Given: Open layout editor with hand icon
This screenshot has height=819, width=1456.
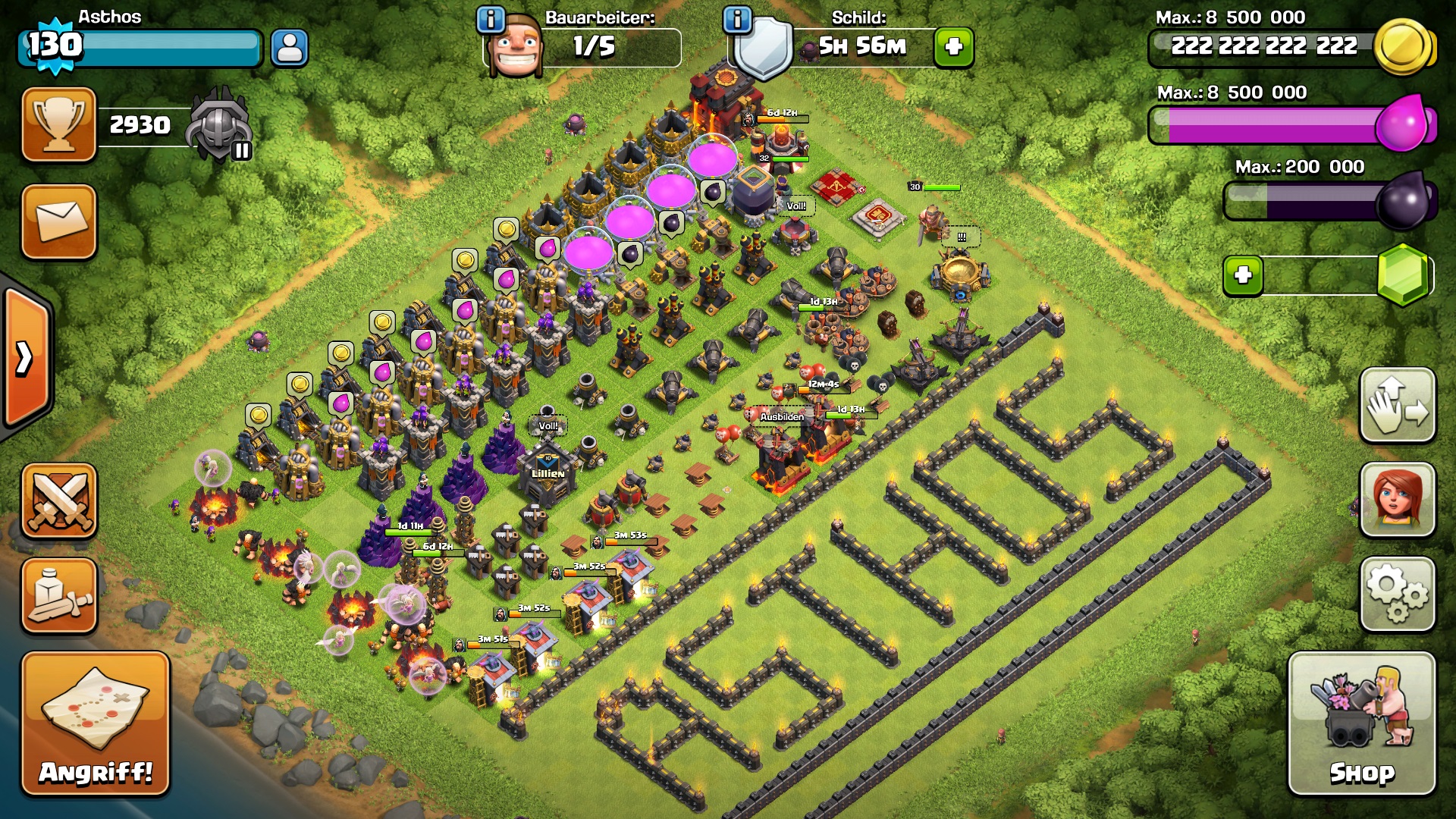Looking at the screenshot, I should click(1397, 405).
